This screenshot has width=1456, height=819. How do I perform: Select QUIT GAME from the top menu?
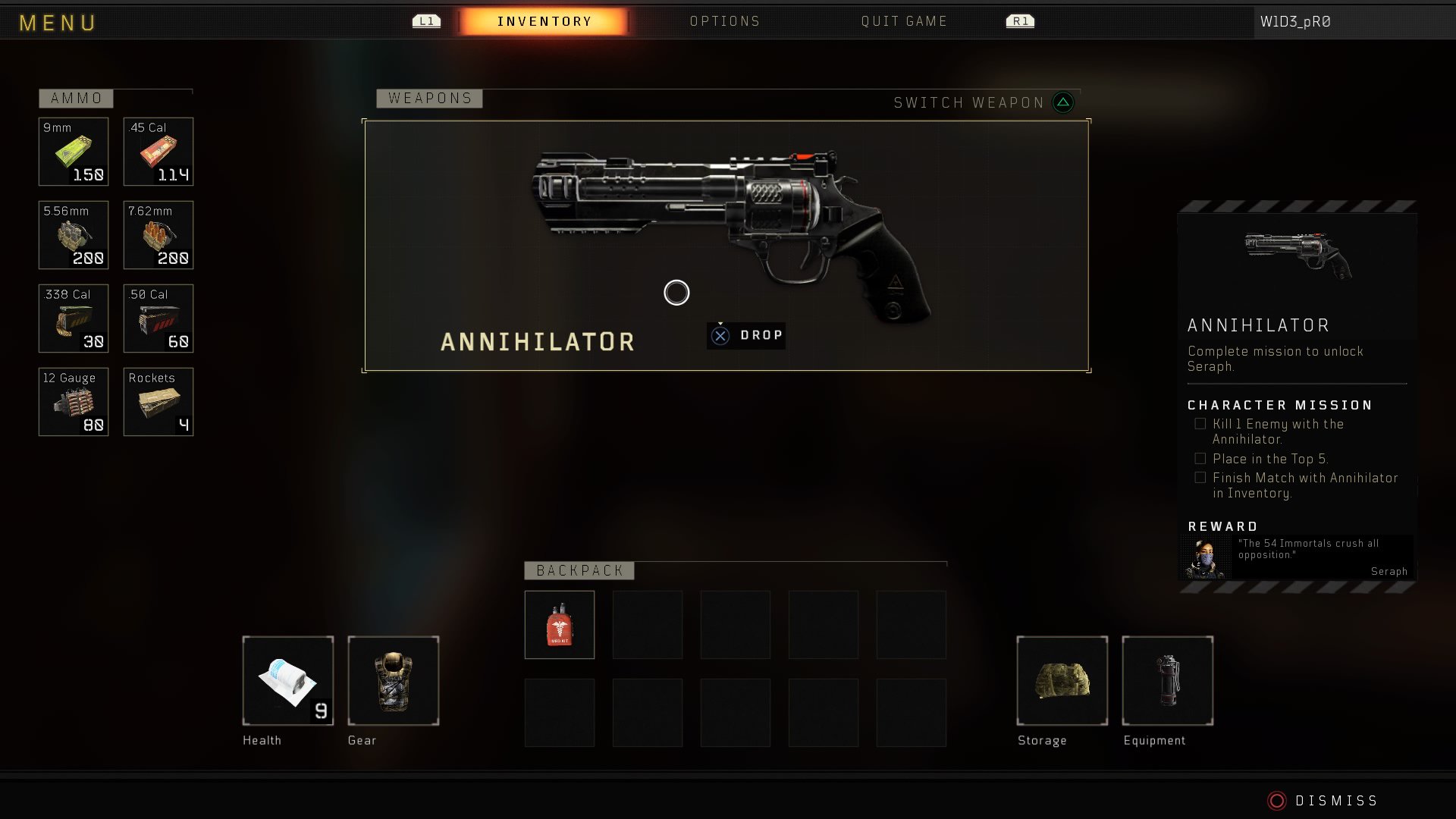pyautogui.click(x=903, y=21)
